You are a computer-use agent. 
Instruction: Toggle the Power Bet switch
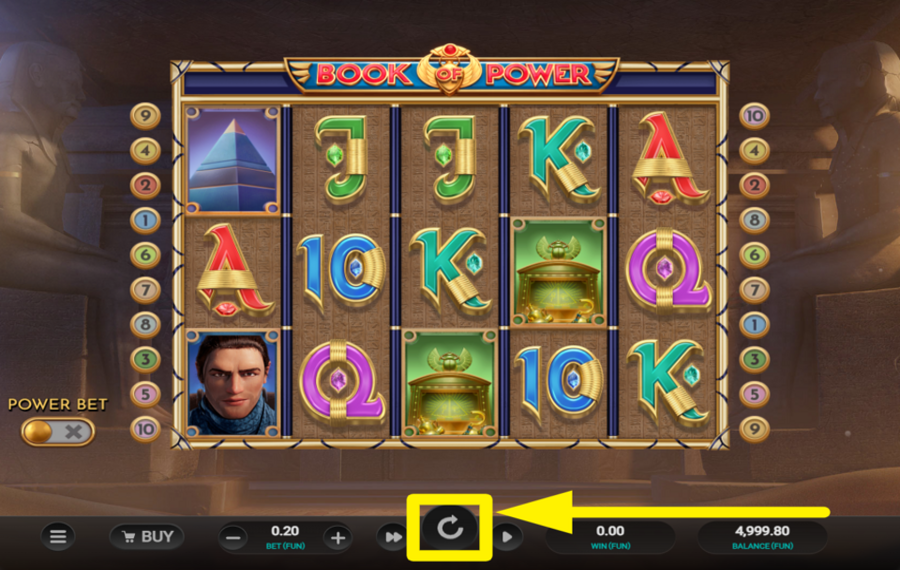(57, 432)
